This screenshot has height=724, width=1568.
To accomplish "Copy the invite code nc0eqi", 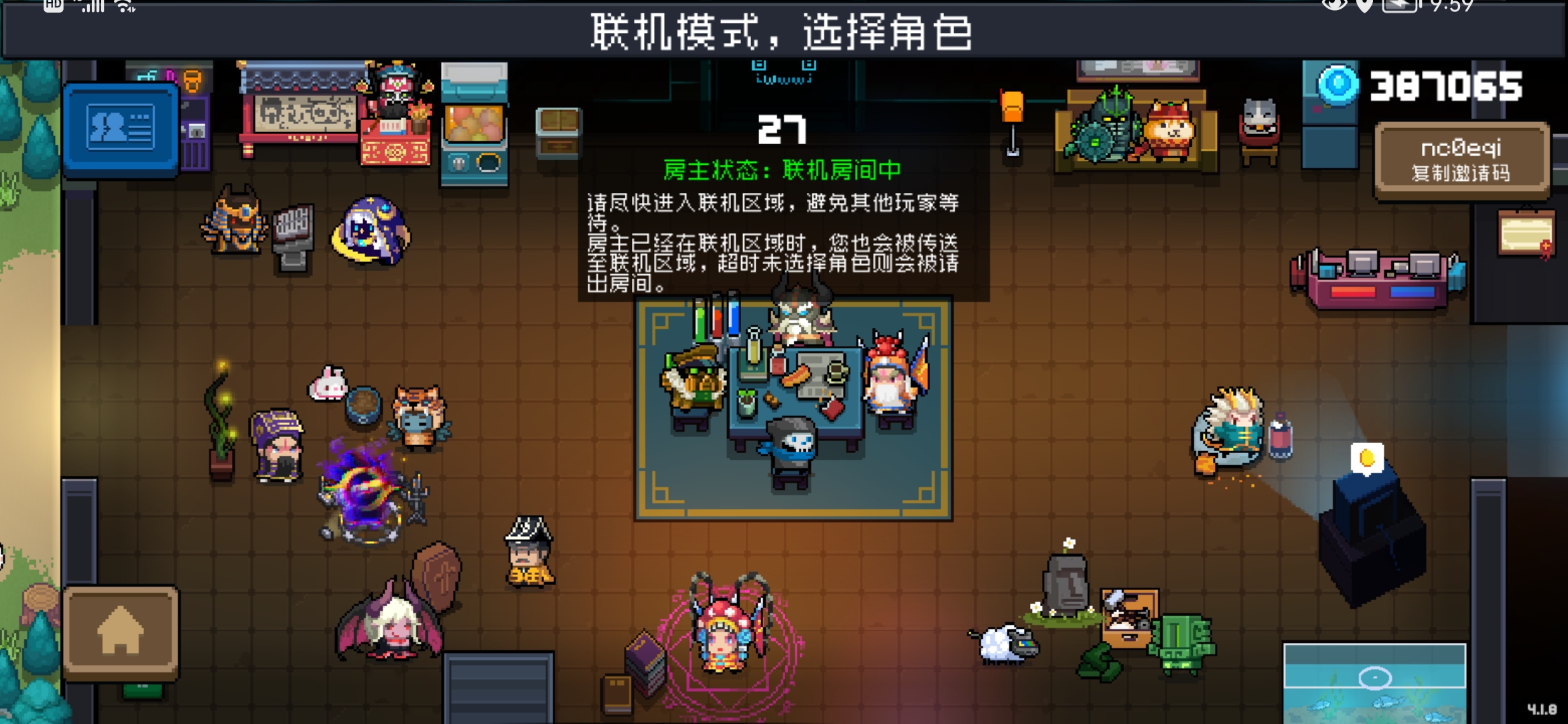I will tap(1461, 158).
